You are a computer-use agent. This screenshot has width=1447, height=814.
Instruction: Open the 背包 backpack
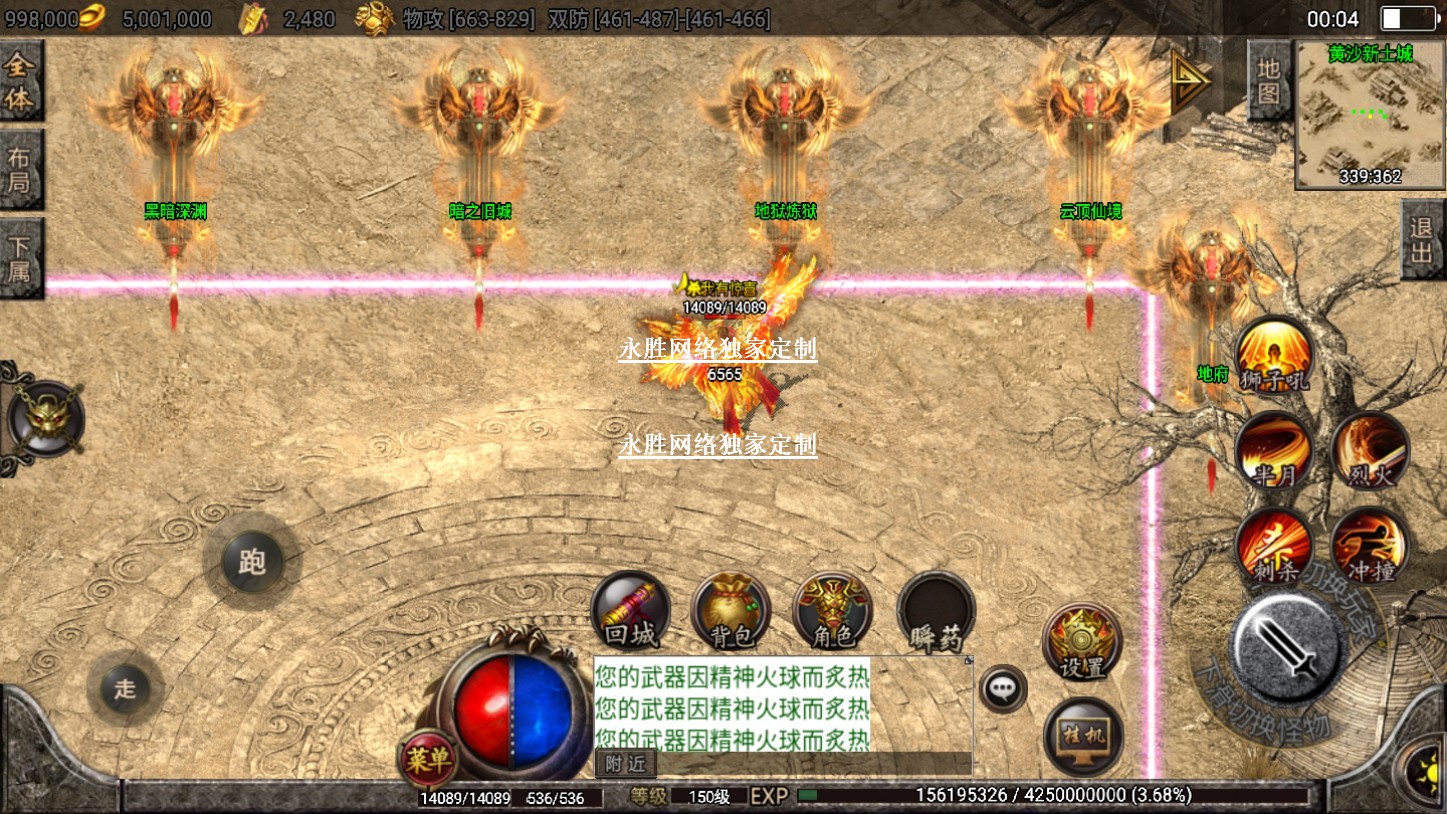click(731, 610)
